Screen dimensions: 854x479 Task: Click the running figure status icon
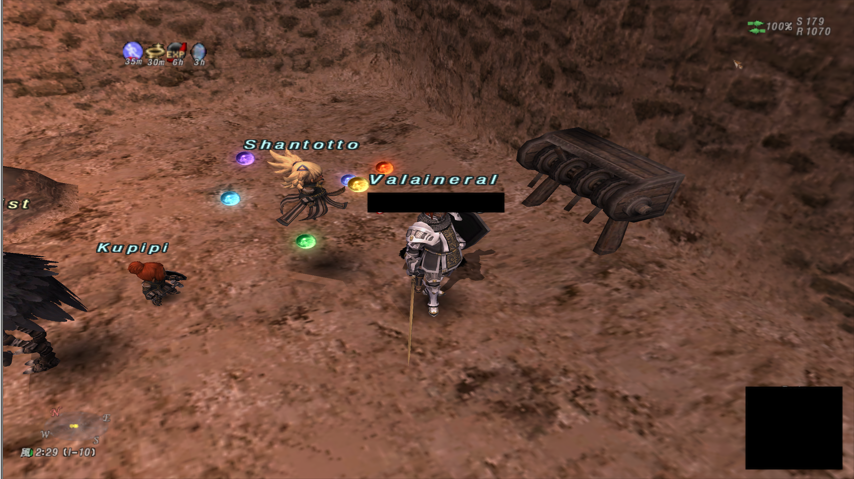coord(133,51)
